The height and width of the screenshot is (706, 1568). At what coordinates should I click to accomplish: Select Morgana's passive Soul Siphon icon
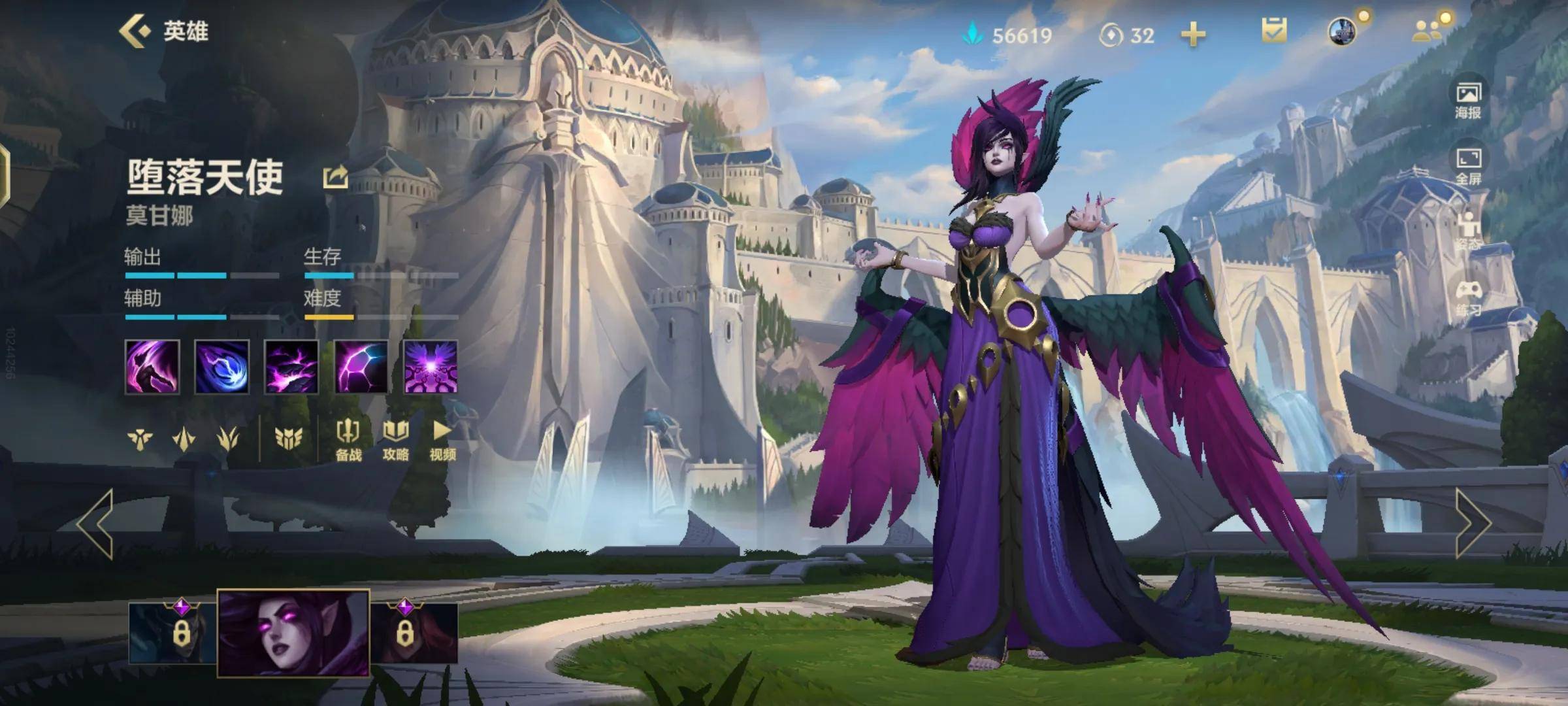152,367
